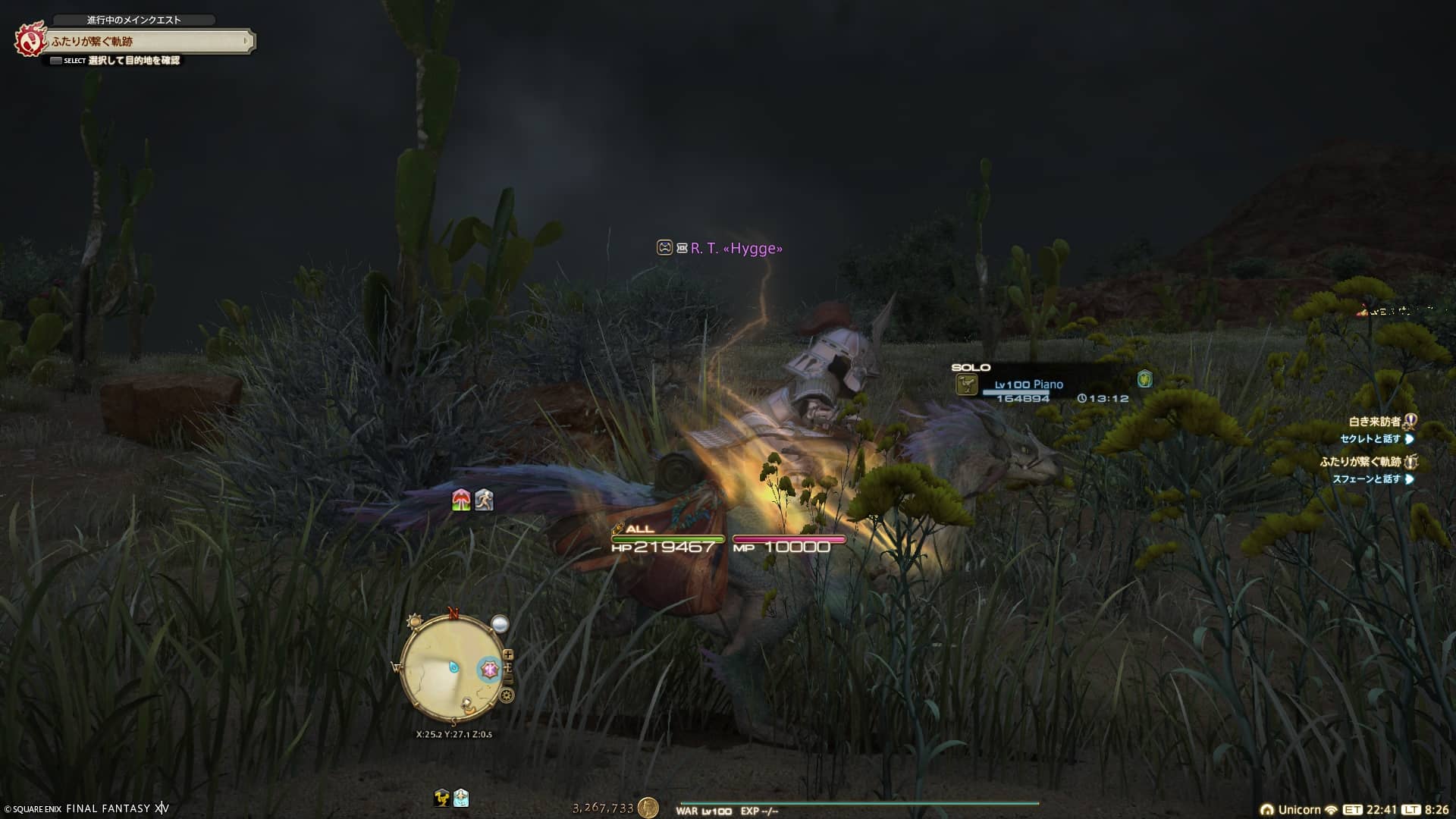The width and height of the screenshot is (1456, 819).
Task: Select the R. T. «Hygge» nameplate
Action: pos(736,248)
